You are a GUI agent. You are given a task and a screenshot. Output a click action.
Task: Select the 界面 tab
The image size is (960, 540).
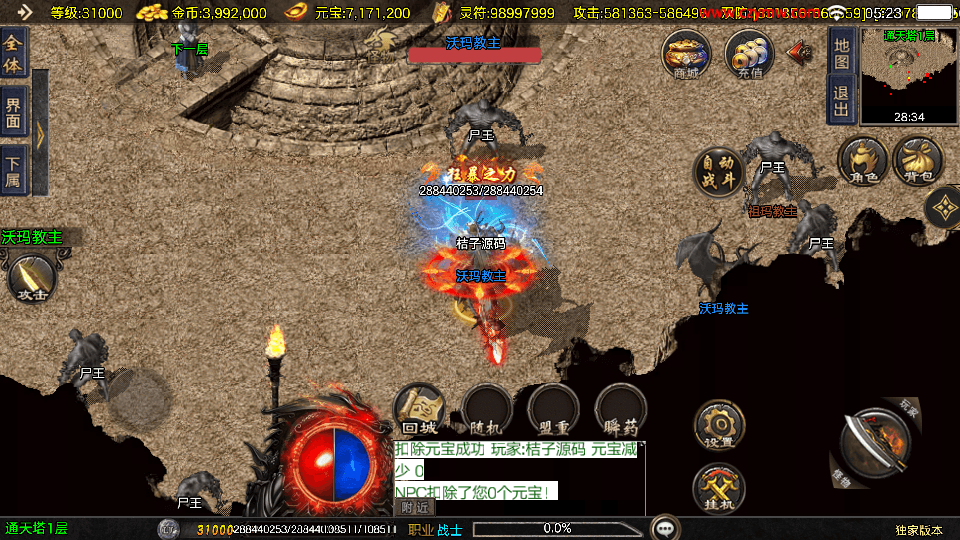pyautogui.click(x=14, y=111)
